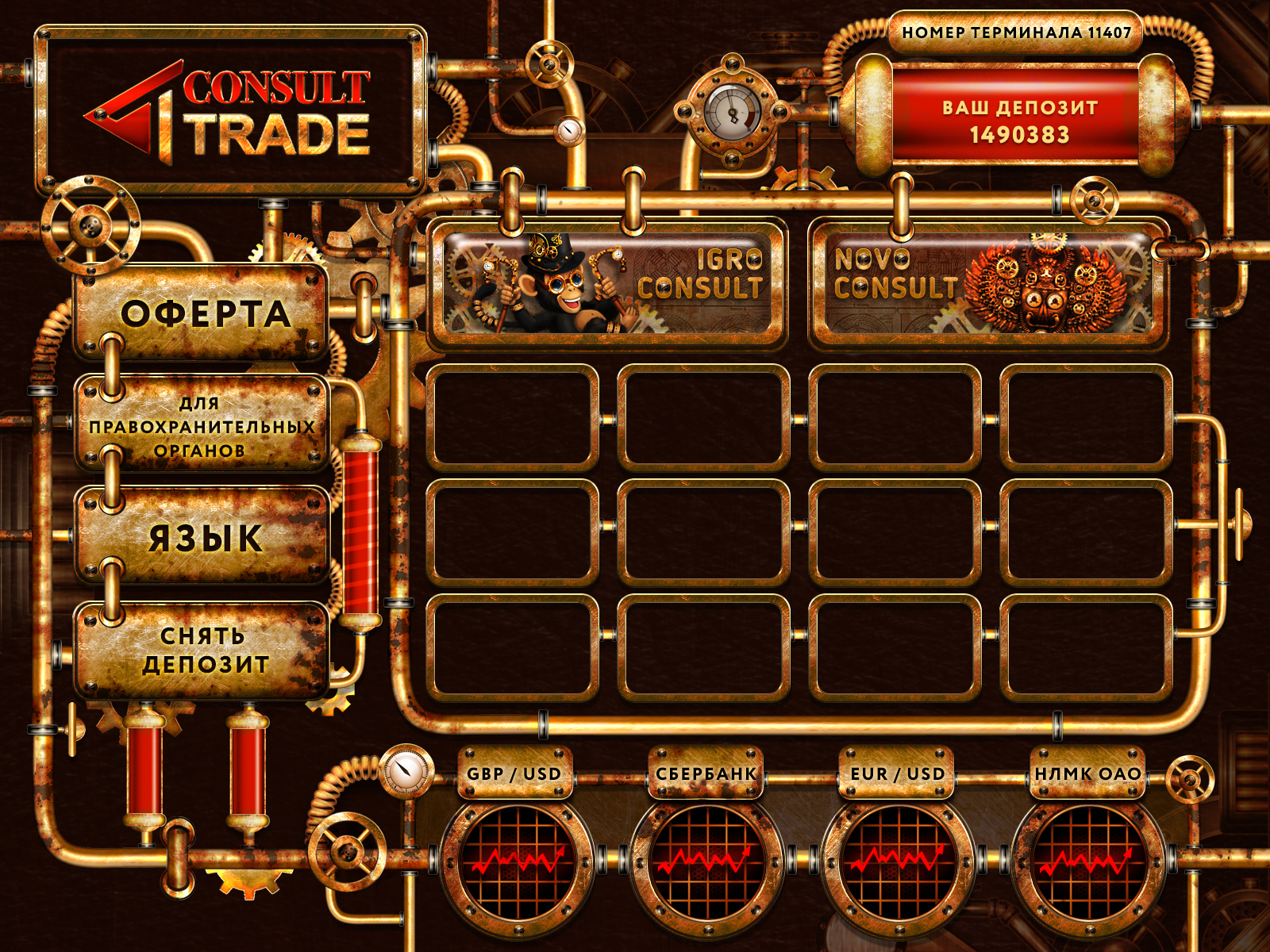This screenshot has height=952, width=1270.
Task: Click the Consult Trade logo
Action: tap(230, 111)
